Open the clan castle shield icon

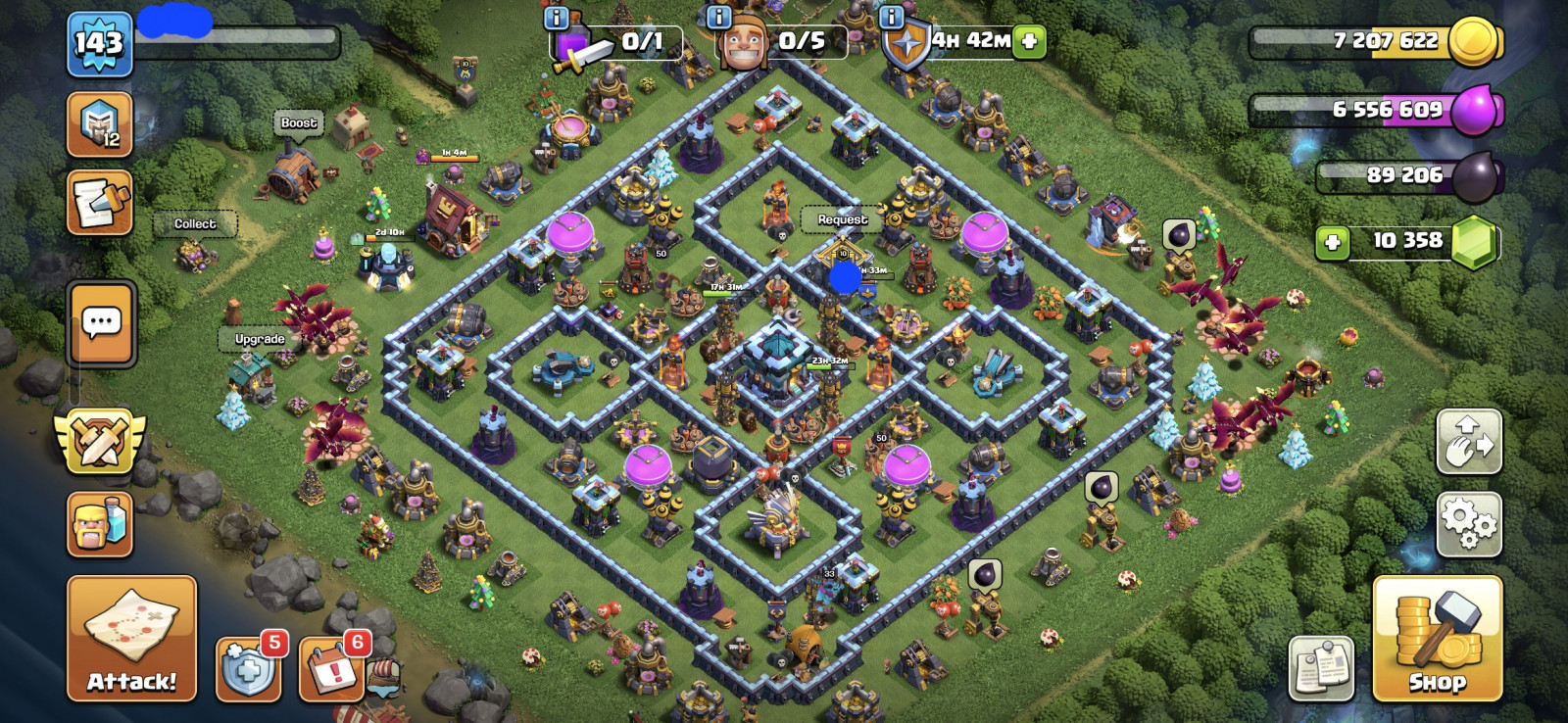99,124
